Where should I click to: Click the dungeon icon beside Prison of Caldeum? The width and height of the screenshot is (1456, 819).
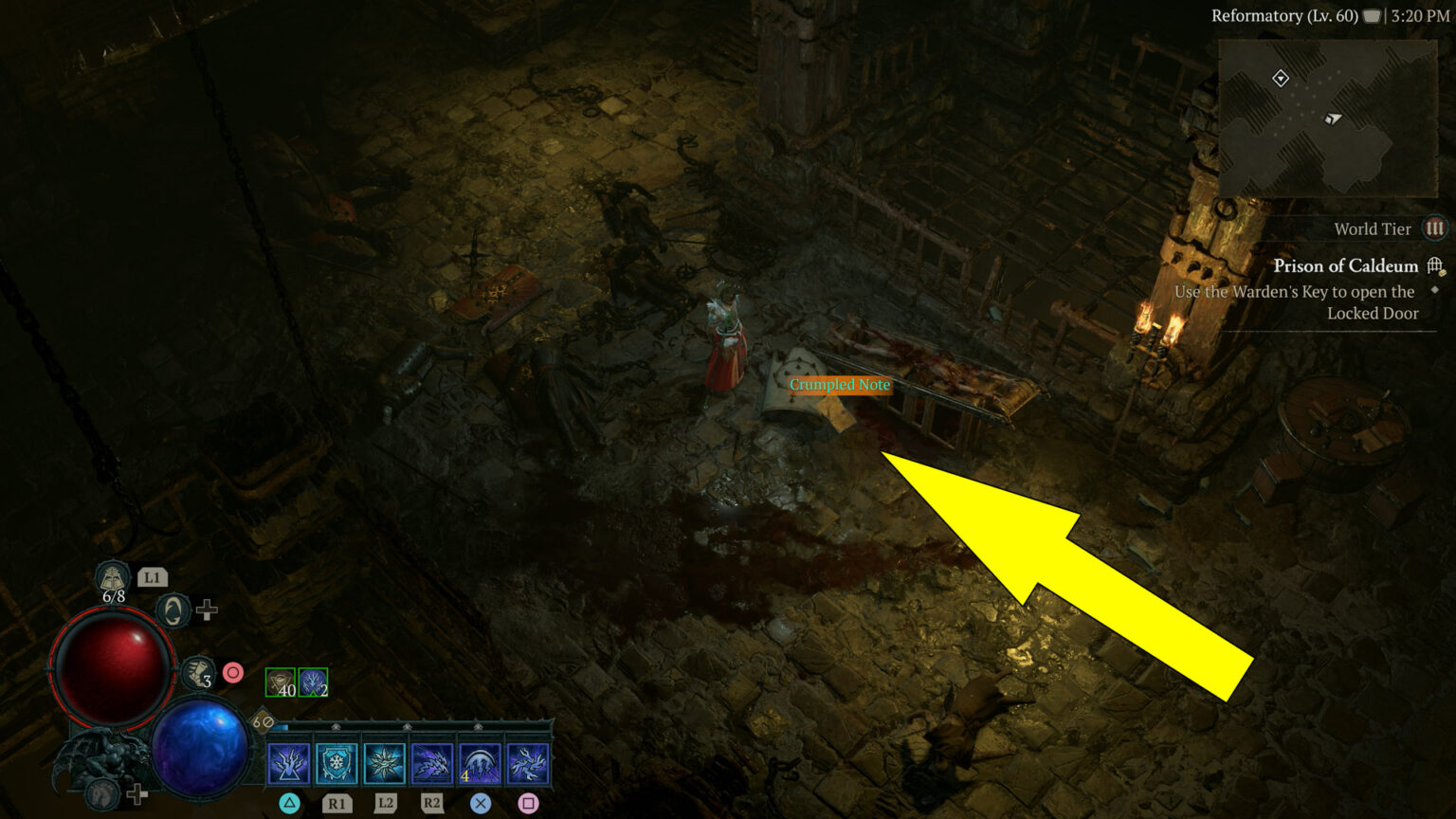(x=1435, y=265)
